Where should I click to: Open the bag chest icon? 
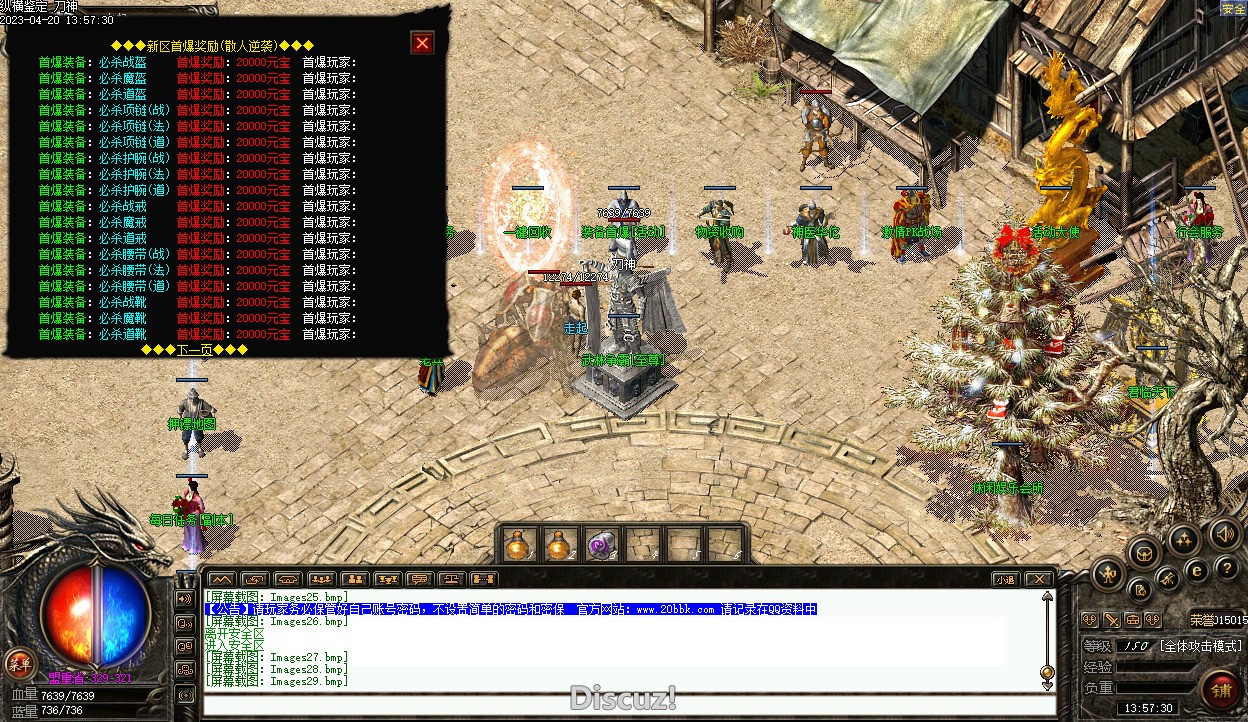click(1144, 551)
